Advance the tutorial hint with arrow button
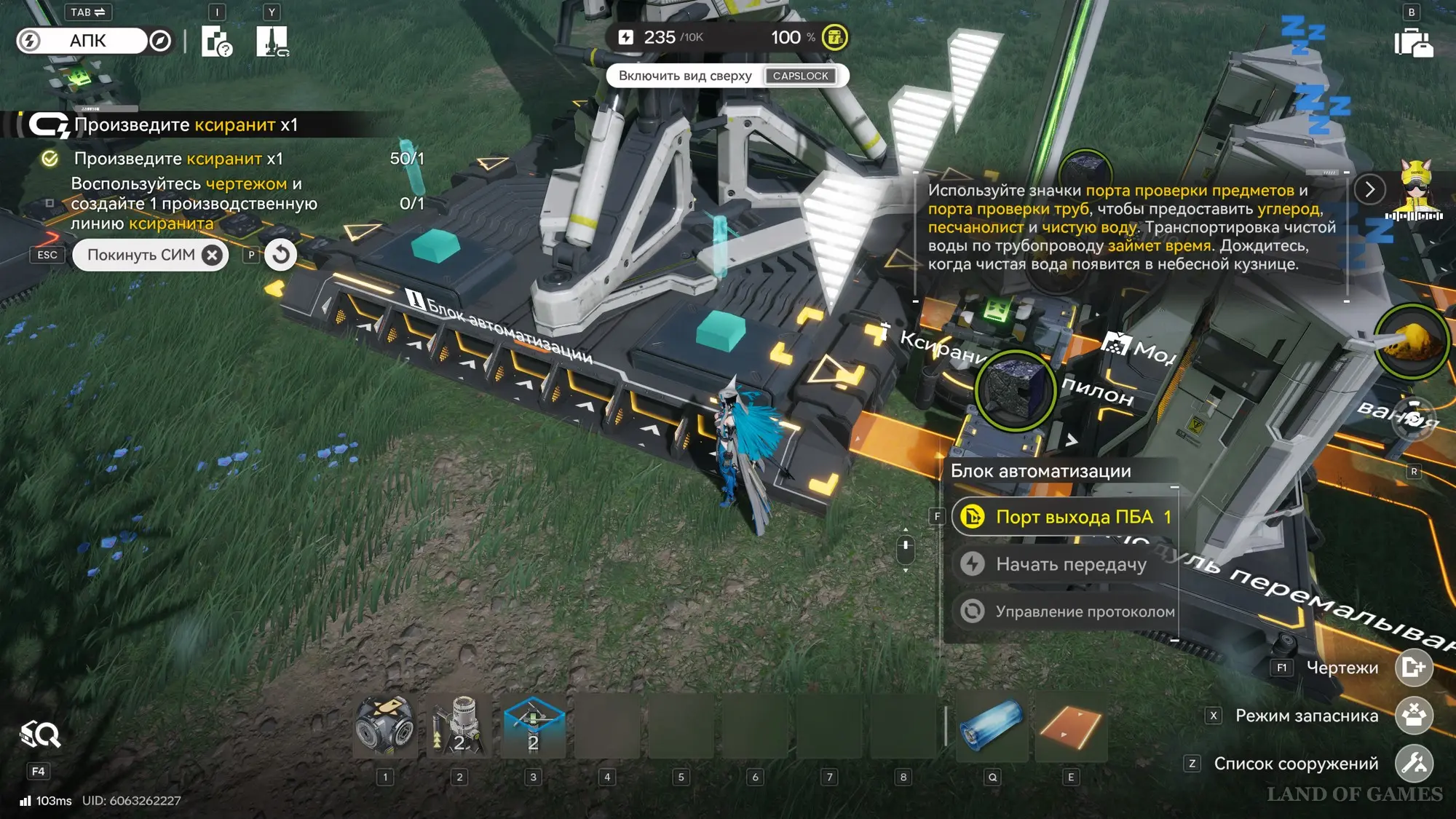This screenshot has width=1456, height=819. (1369, 190)
